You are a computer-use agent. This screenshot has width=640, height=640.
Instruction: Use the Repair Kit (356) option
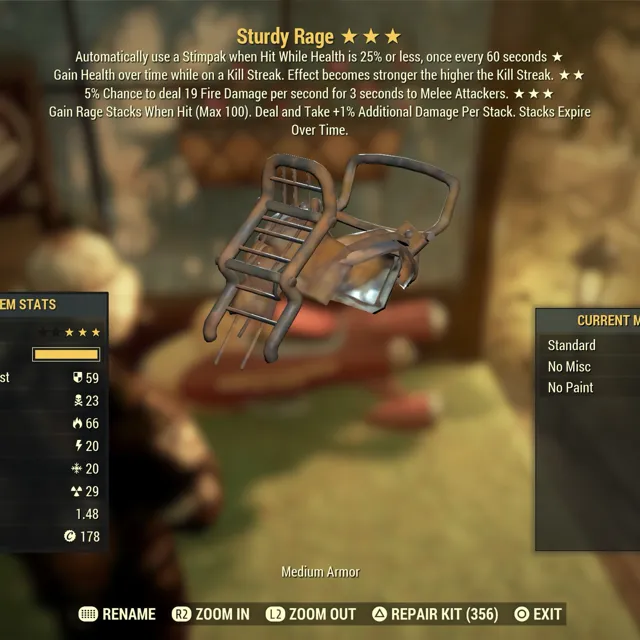click(x=435, y=614)
